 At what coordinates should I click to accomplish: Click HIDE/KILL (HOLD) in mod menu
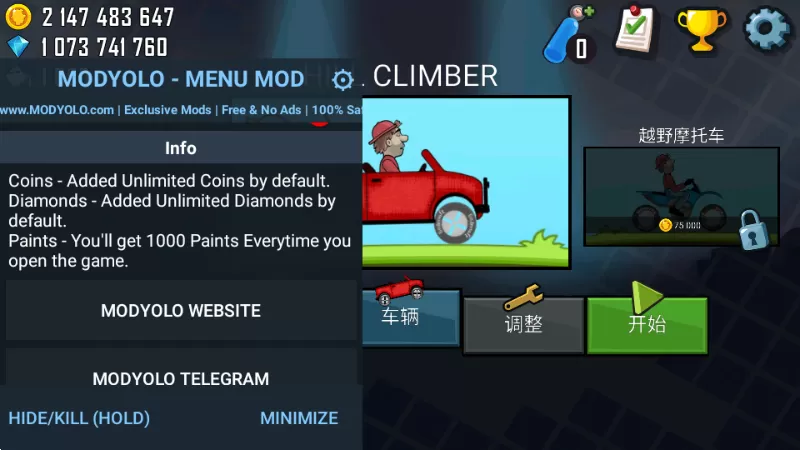click(x=79, y=418)
